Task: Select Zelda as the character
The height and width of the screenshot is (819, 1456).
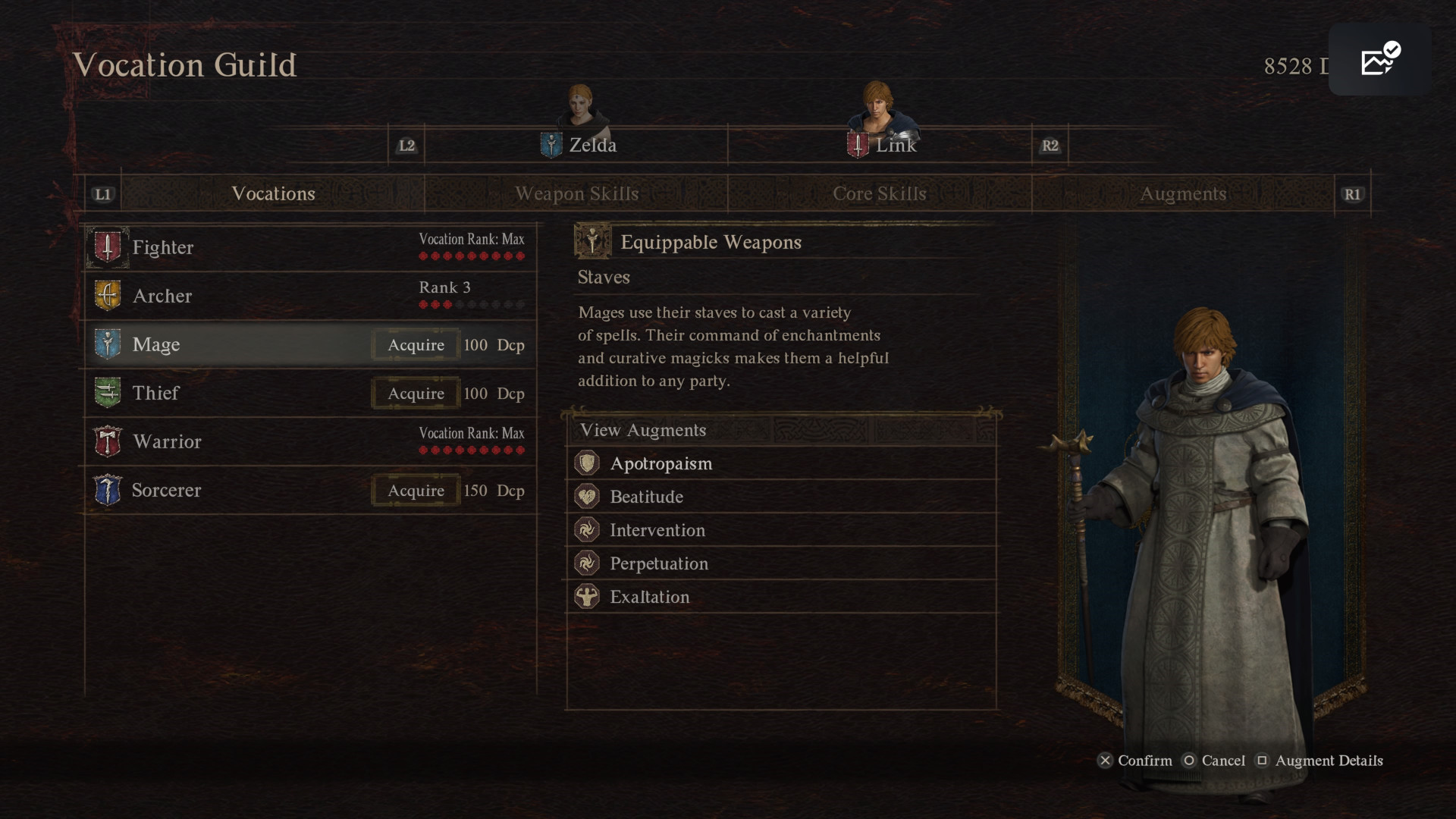Action: coord(579,145)
